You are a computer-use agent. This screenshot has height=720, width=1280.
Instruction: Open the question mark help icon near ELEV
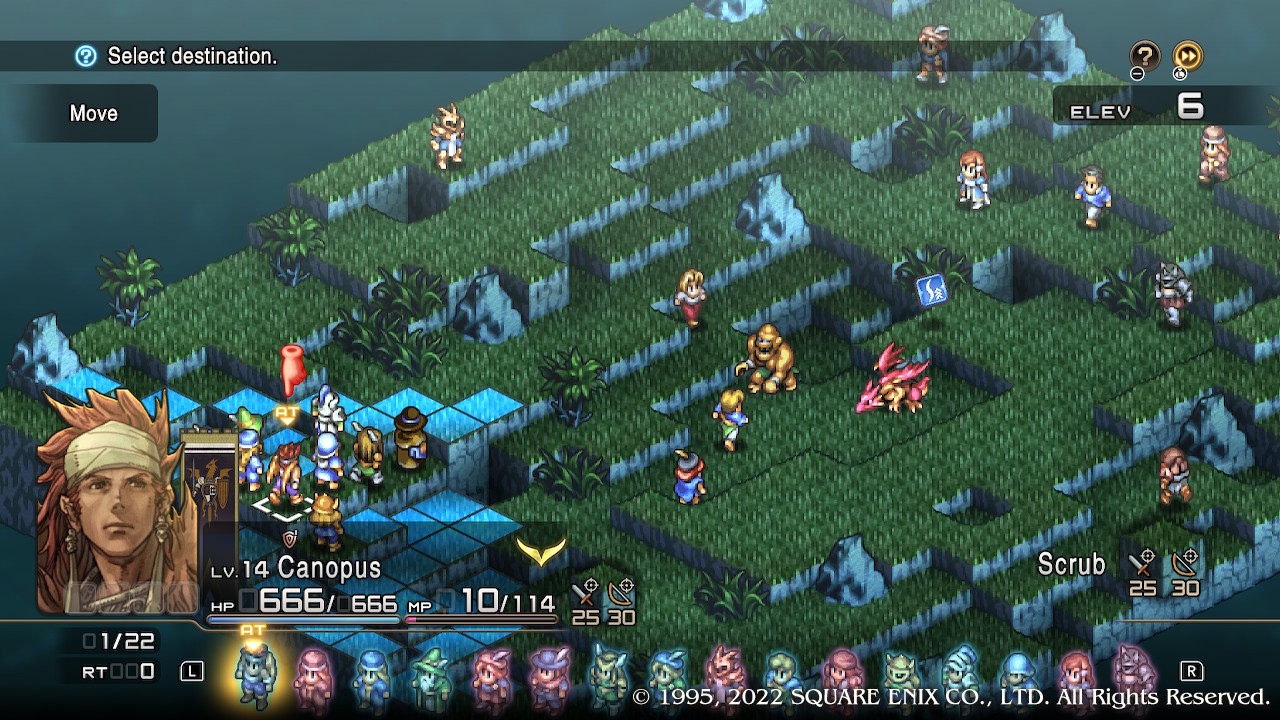point(1144,55)
